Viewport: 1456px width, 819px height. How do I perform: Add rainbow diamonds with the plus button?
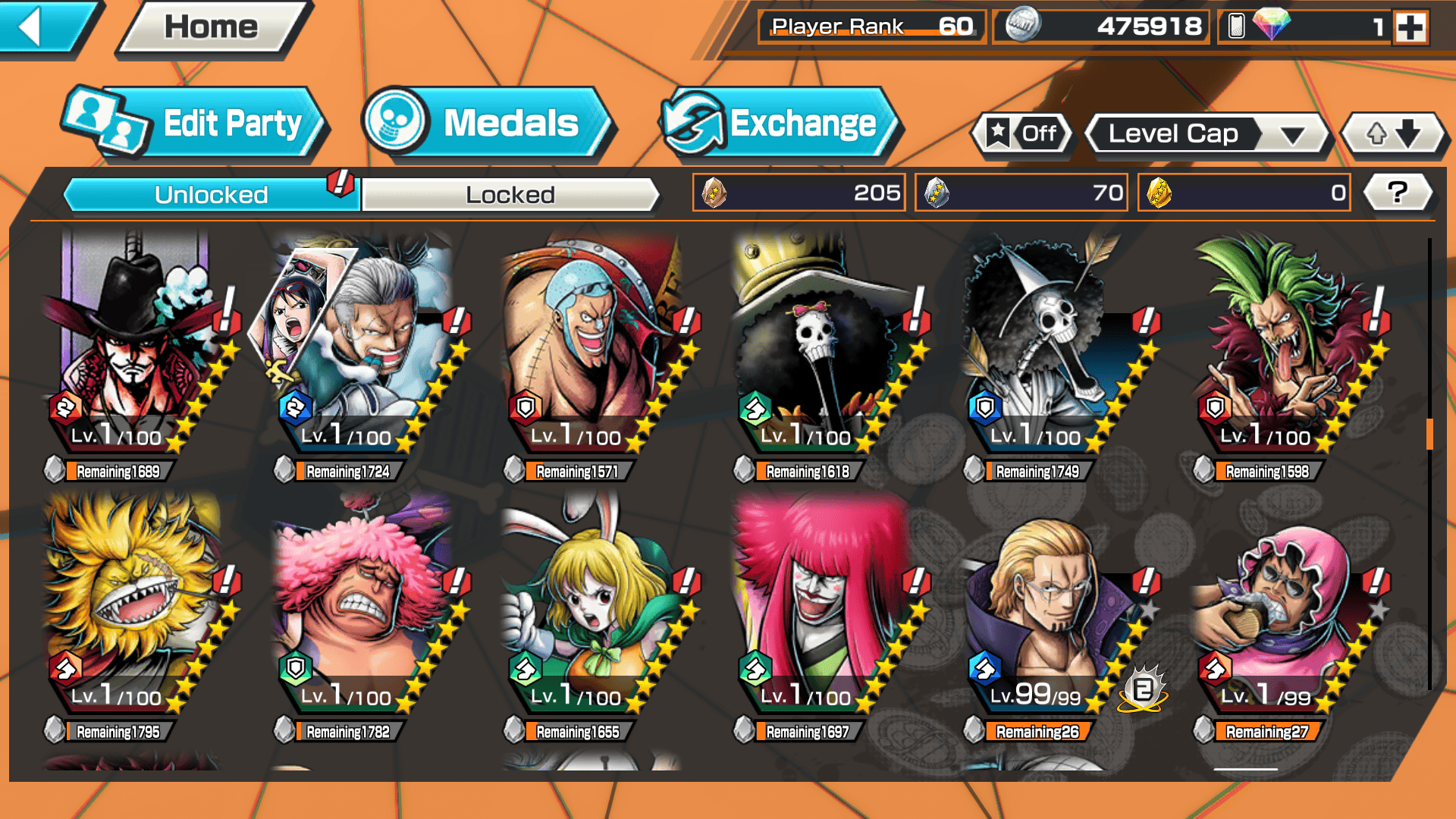coord(1410,27)
